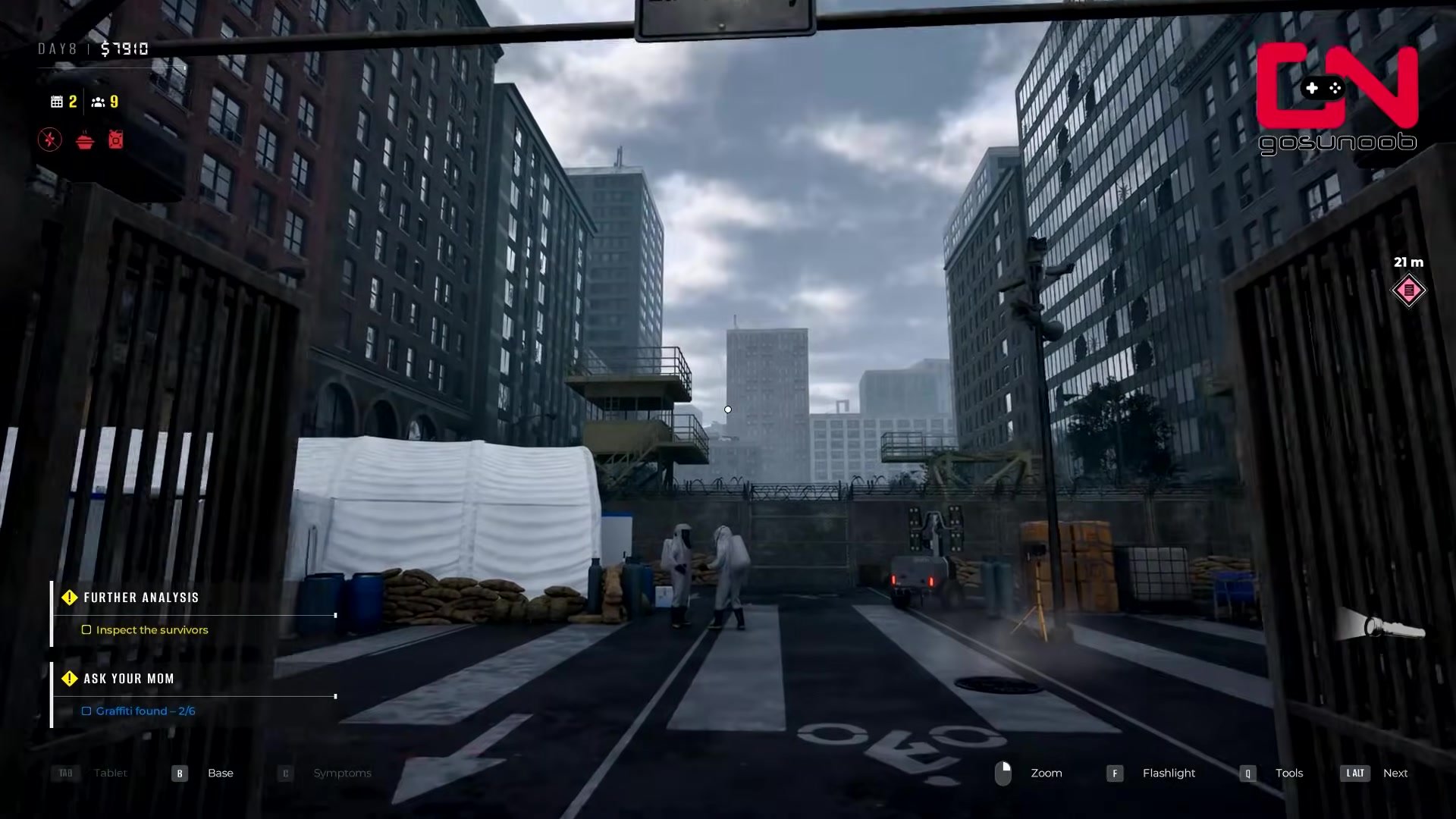
Task: Check the Inspect the survivors objective box
Action: [86, 629]
